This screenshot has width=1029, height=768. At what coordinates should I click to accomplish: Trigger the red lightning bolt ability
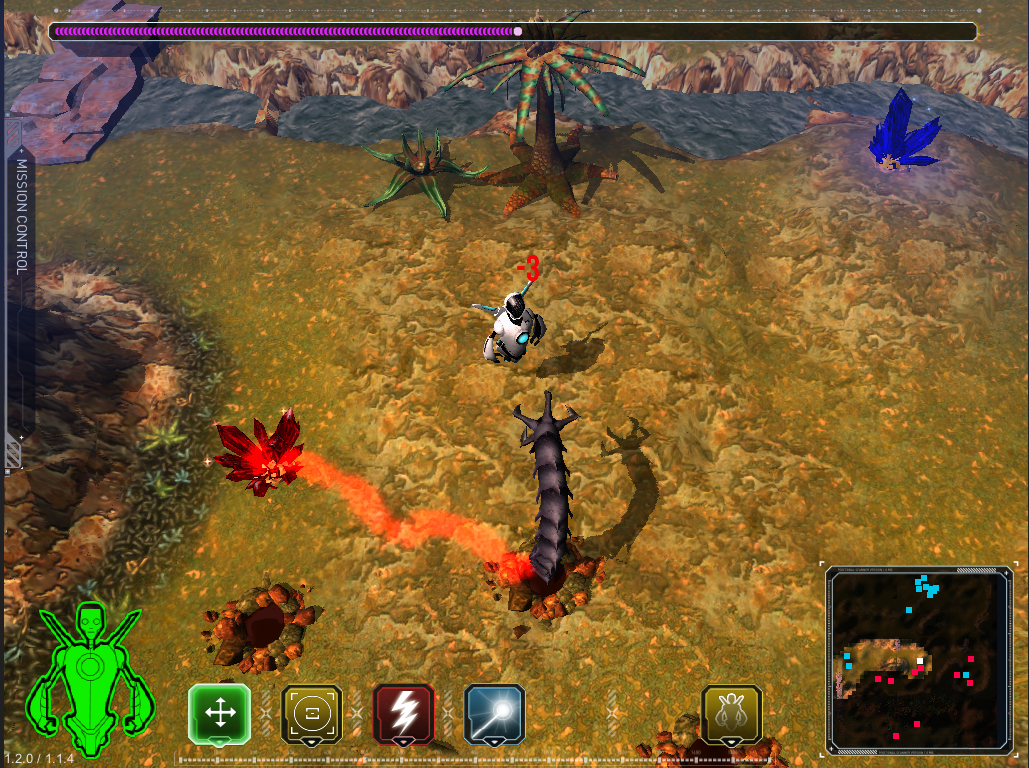pyautogui.click(x=403, y=713)
